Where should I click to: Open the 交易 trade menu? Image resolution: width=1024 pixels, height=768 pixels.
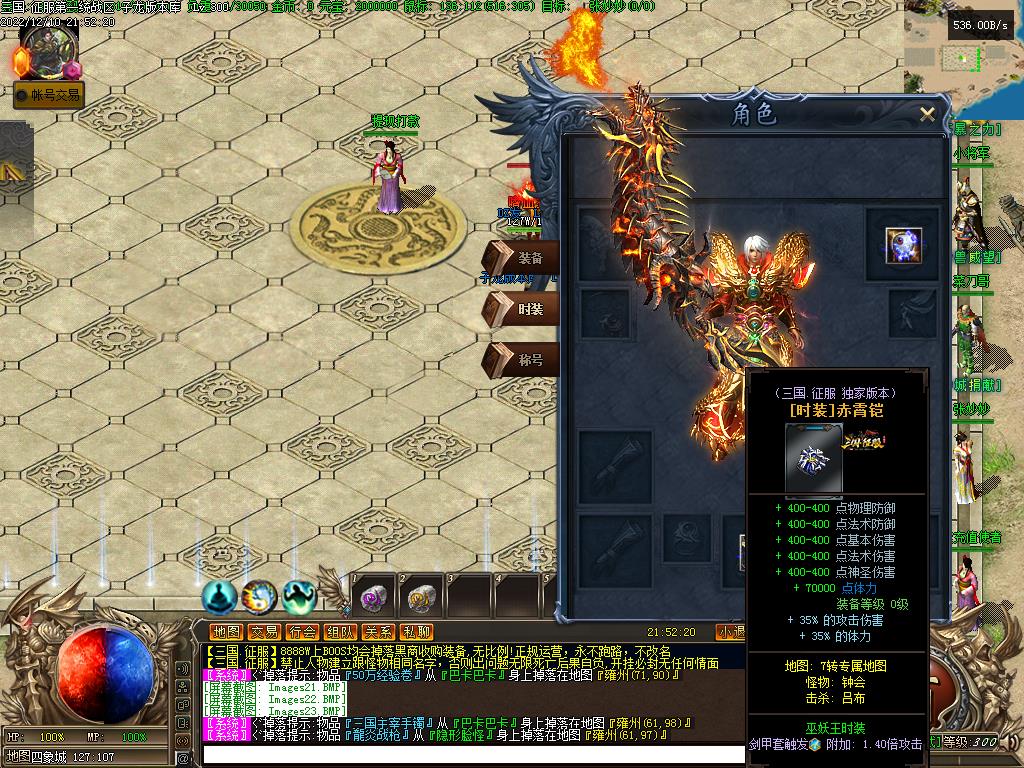click(x=264, y=632)
